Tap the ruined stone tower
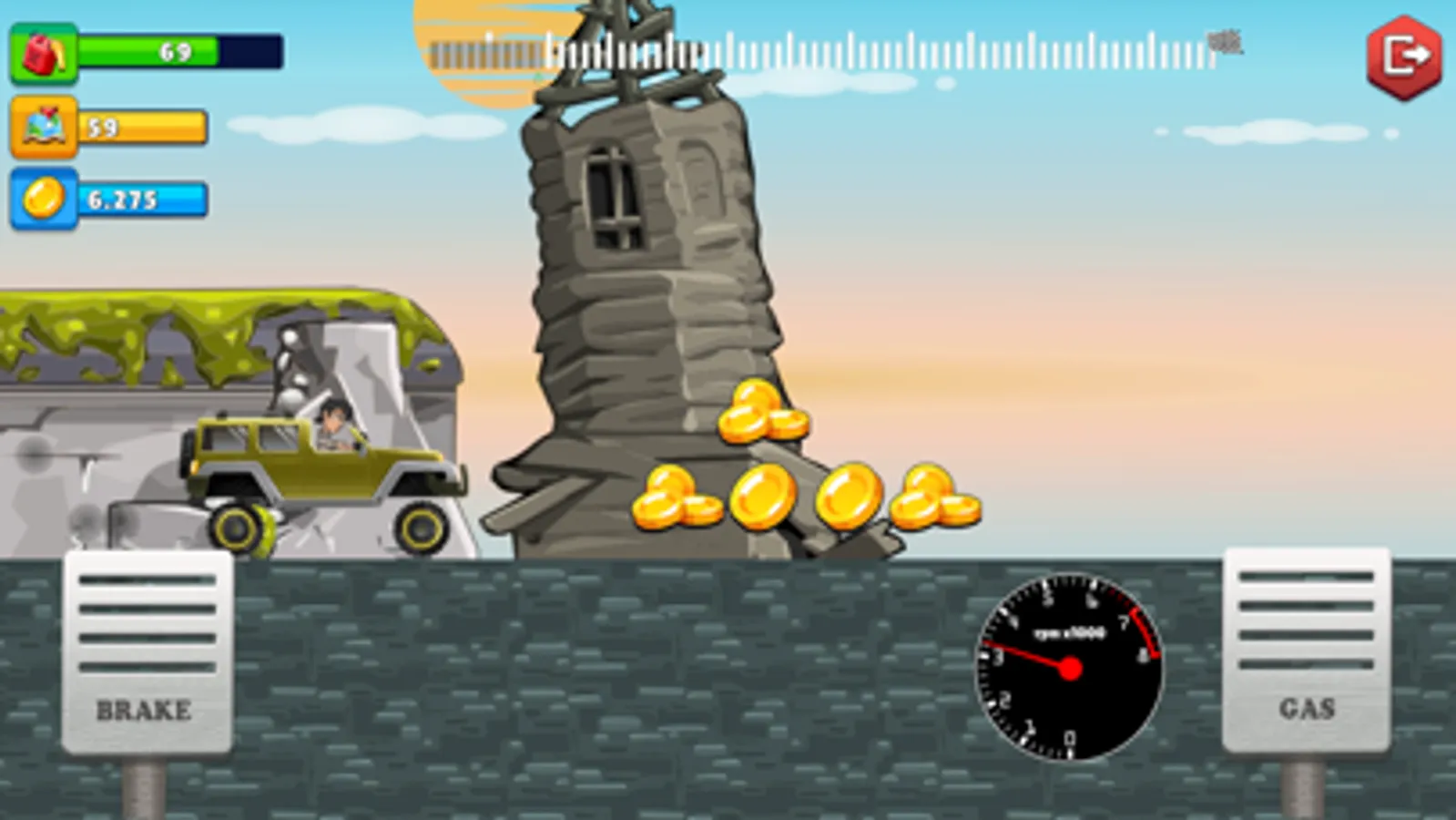This screenshot has height=820, width=1456. 637,273
